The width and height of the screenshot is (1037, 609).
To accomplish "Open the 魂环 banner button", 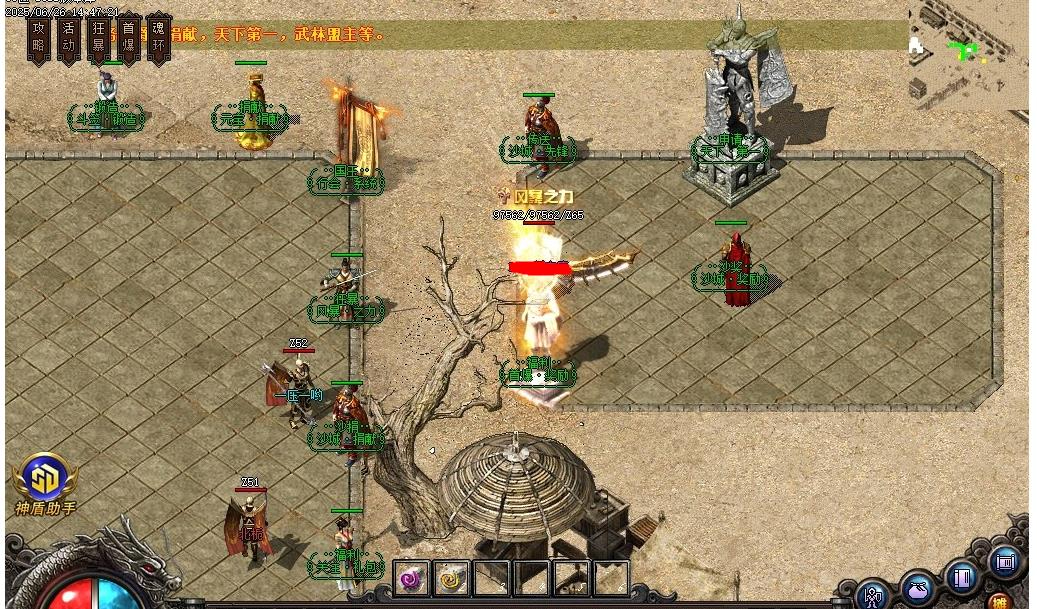I will click(158, 38).
